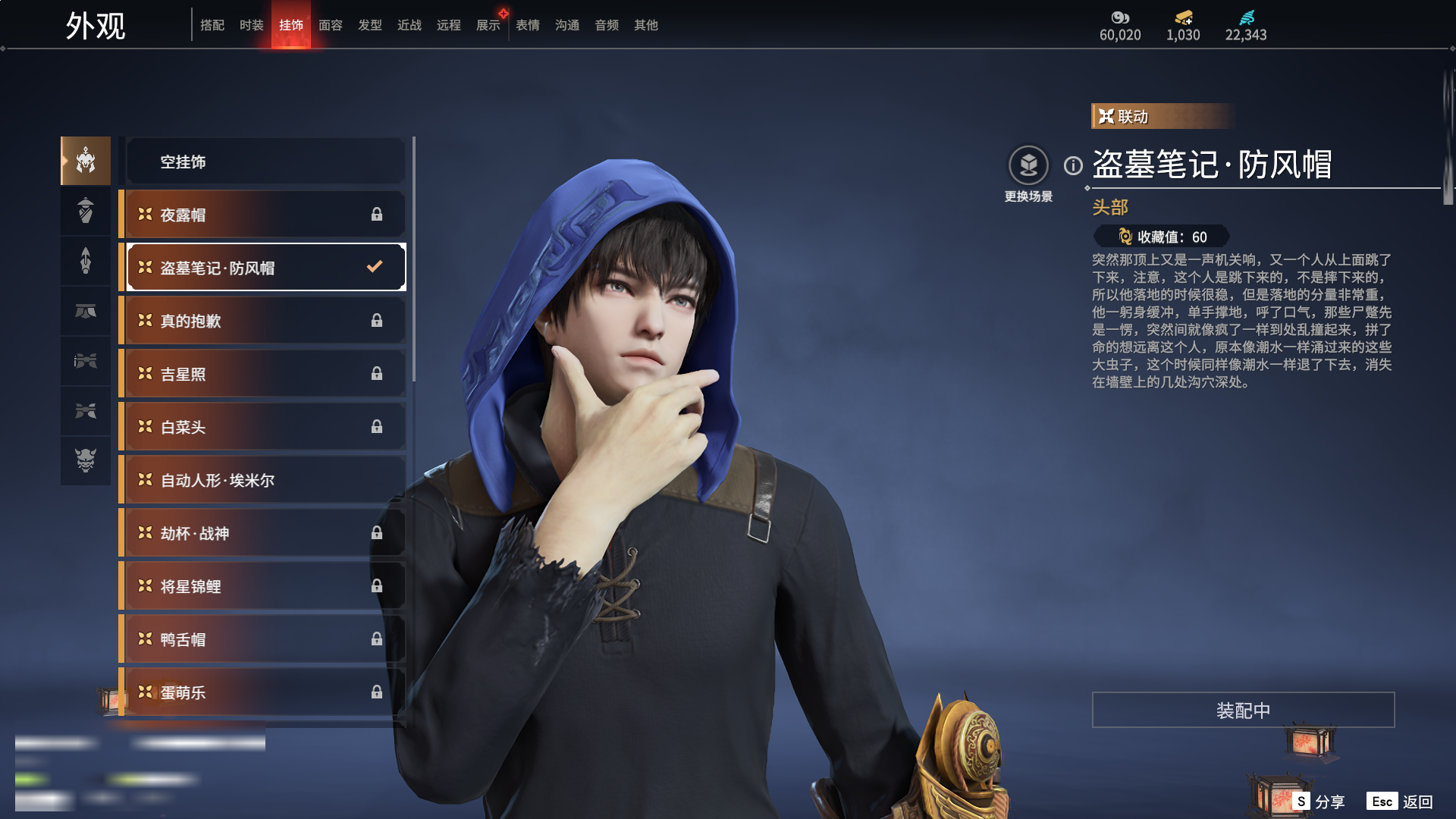
Task: Click the 装配中 equip button
Action: [x=1243, y=710]
